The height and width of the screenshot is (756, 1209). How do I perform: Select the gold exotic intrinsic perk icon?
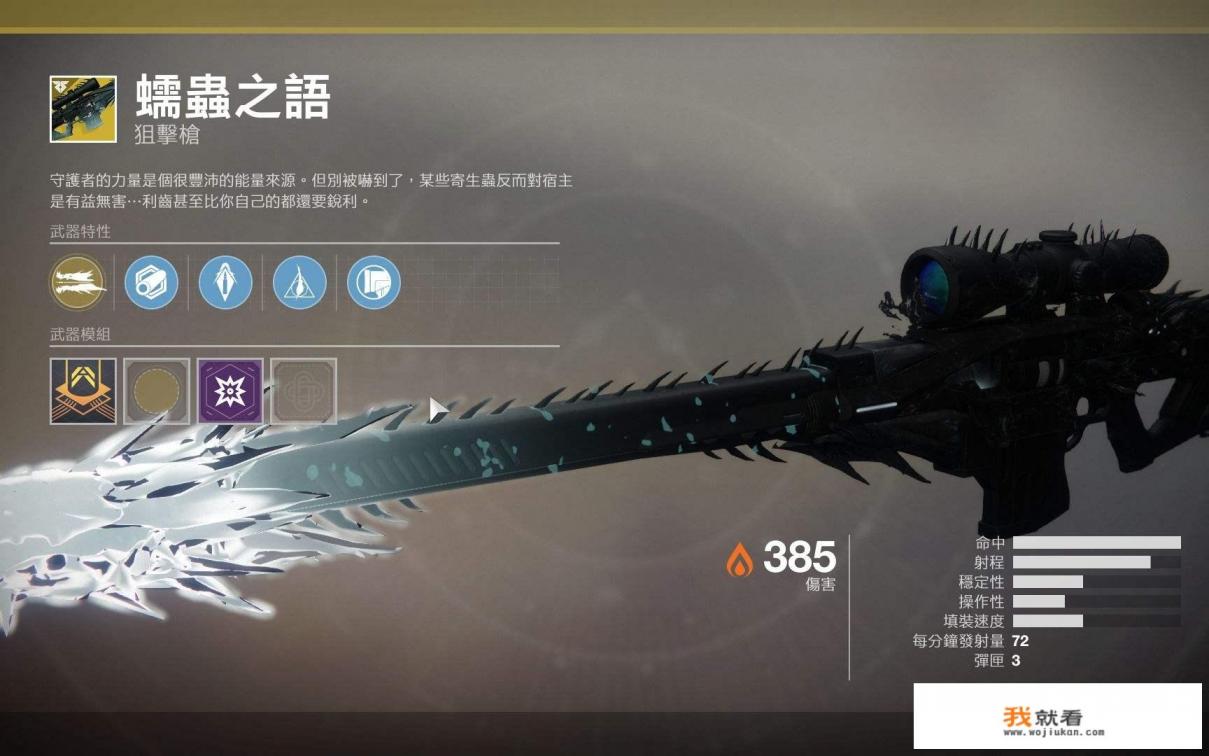tap(77, 283)
